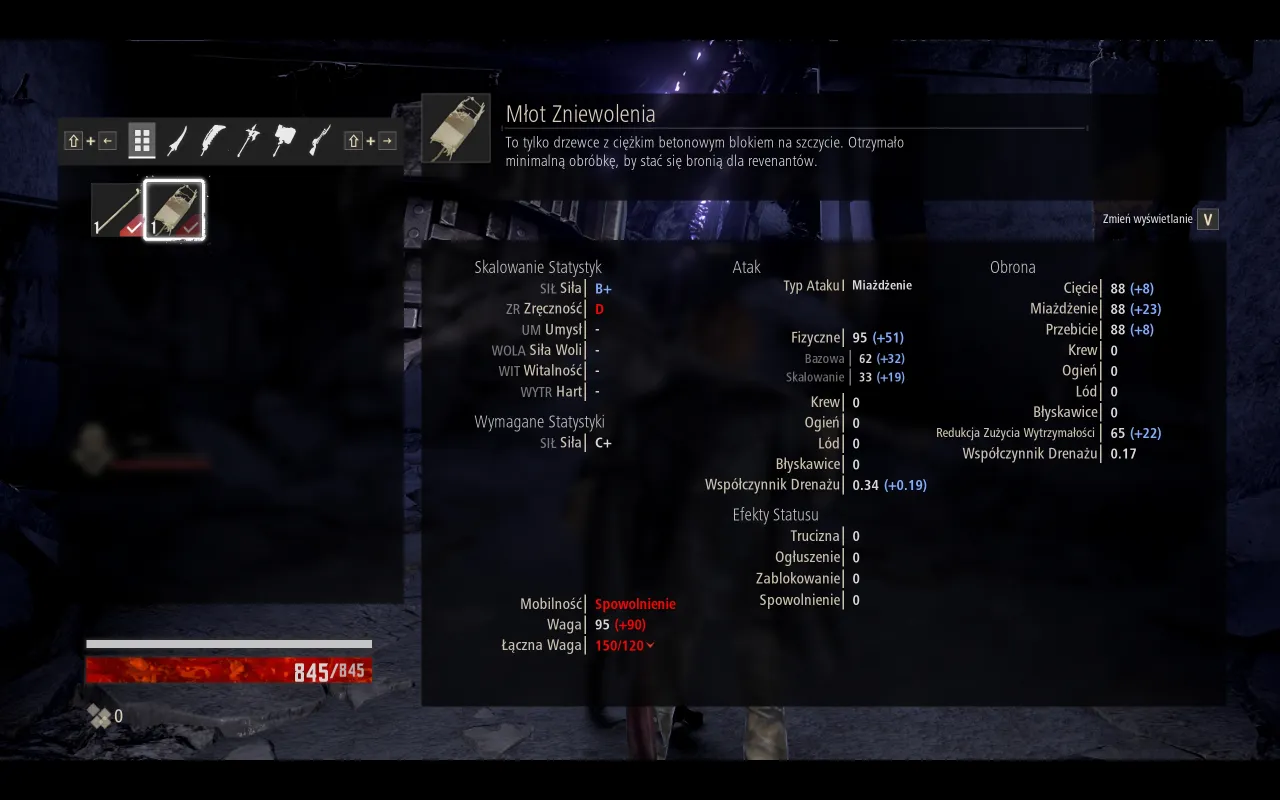The image size is (1280, 800).
Task: Click the red health bar showing 845/845
Action: click(x=228, y=670)
